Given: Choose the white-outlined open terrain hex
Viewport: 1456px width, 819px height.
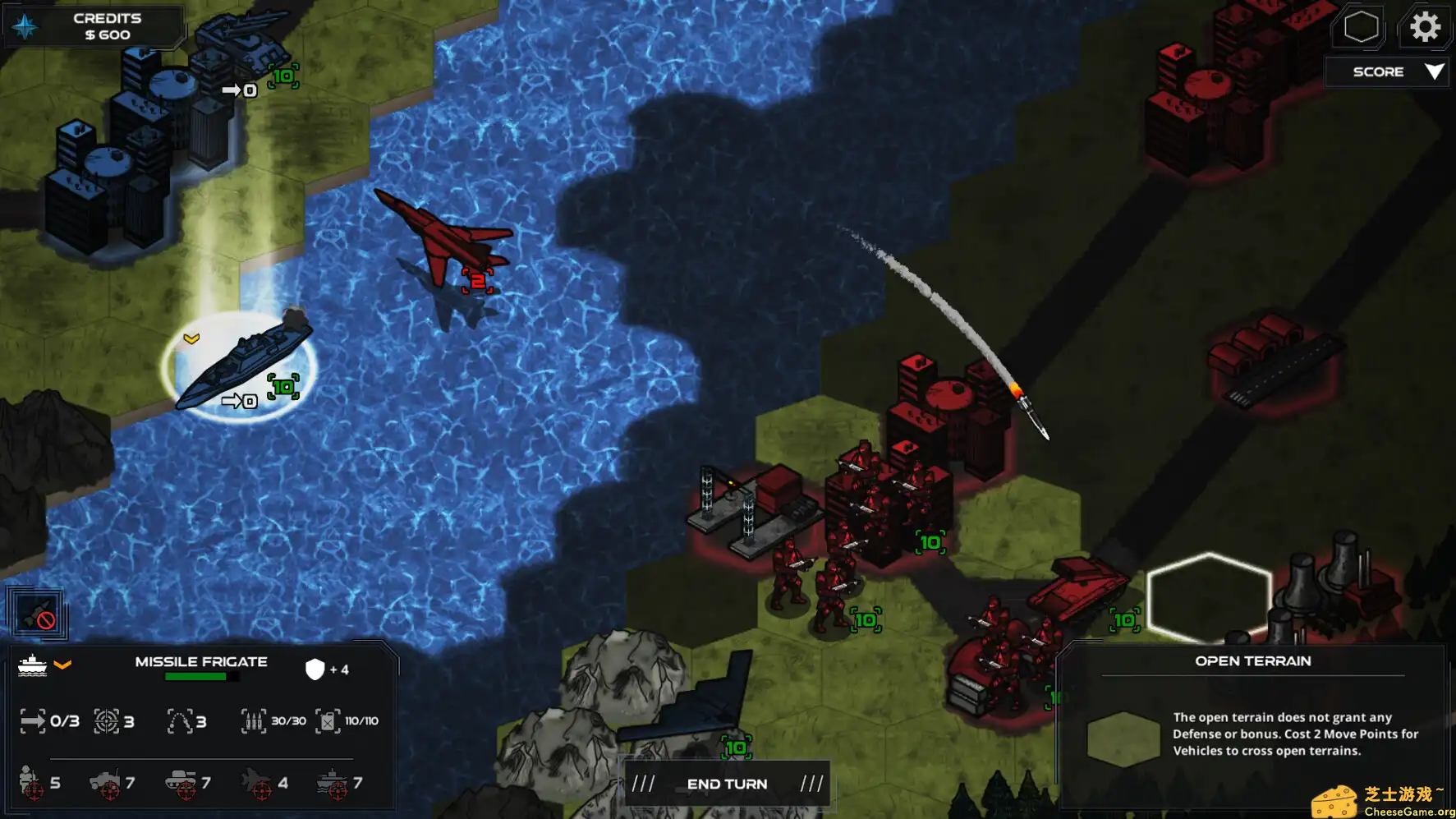Looking at the screenshot, I should click(1208, 597).
